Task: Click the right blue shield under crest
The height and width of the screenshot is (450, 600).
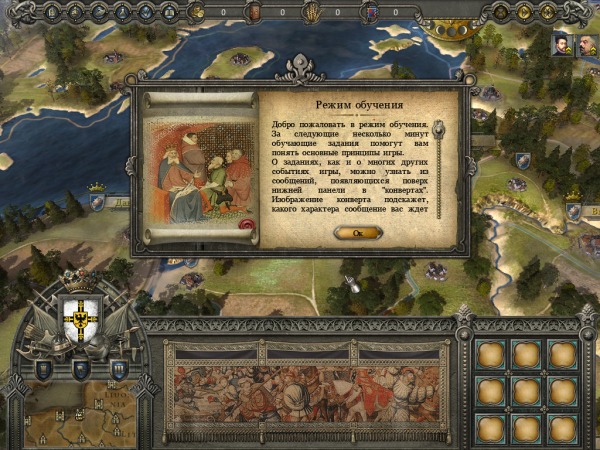Action: (117, 368)
